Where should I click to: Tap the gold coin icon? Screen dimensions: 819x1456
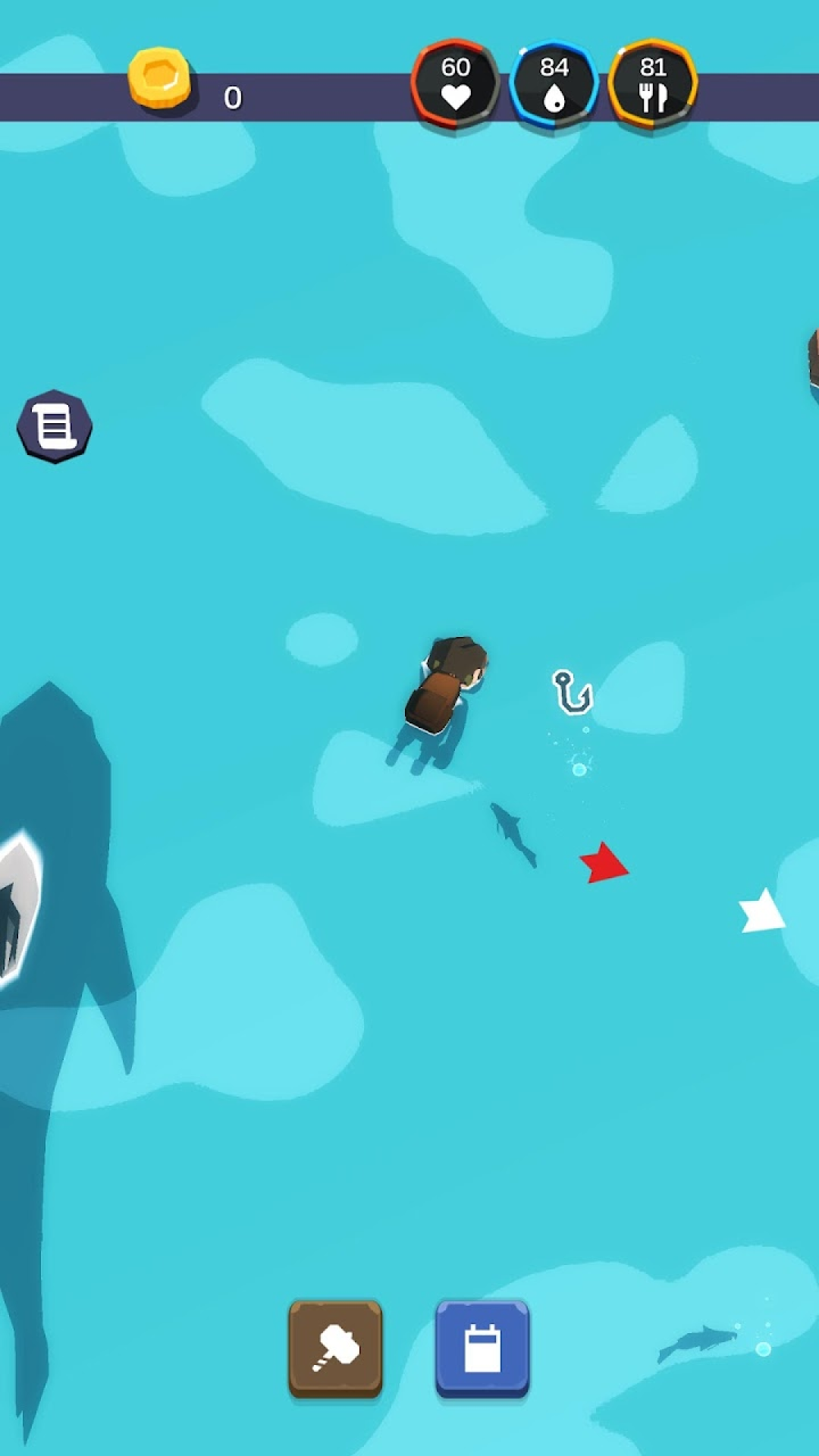coord(159,79)
